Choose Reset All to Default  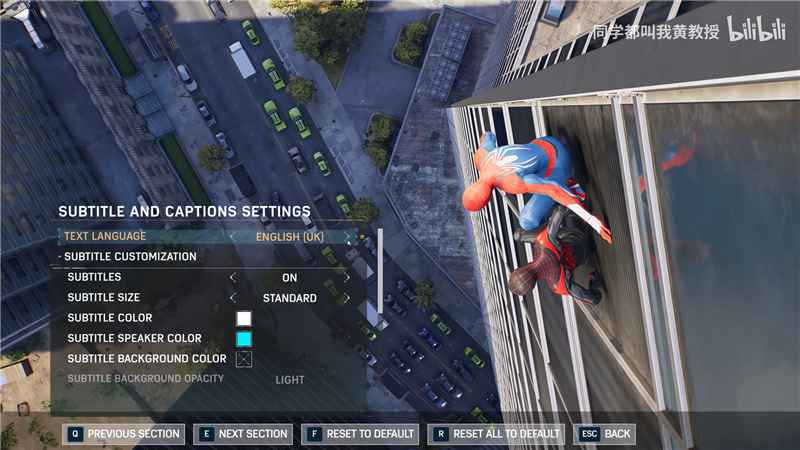coord(495,434)
